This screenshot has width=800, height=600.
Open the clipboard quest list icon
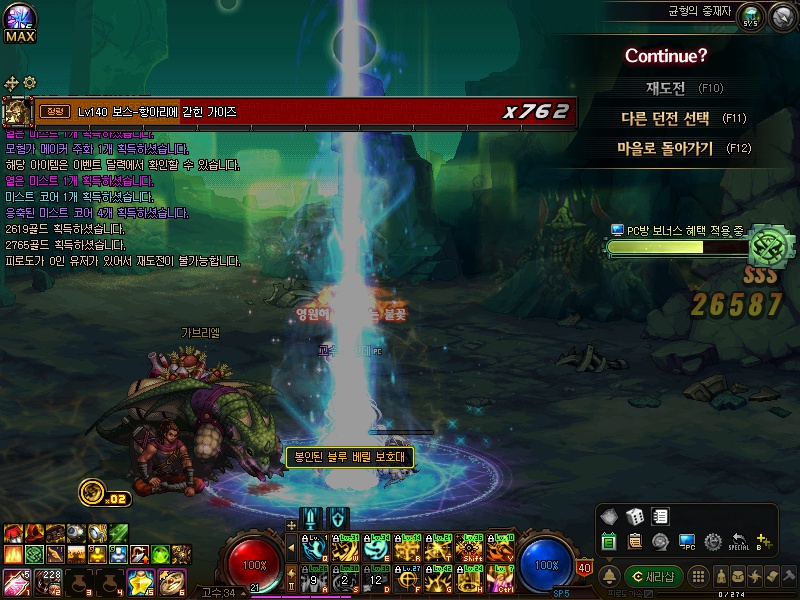(635, 542)
